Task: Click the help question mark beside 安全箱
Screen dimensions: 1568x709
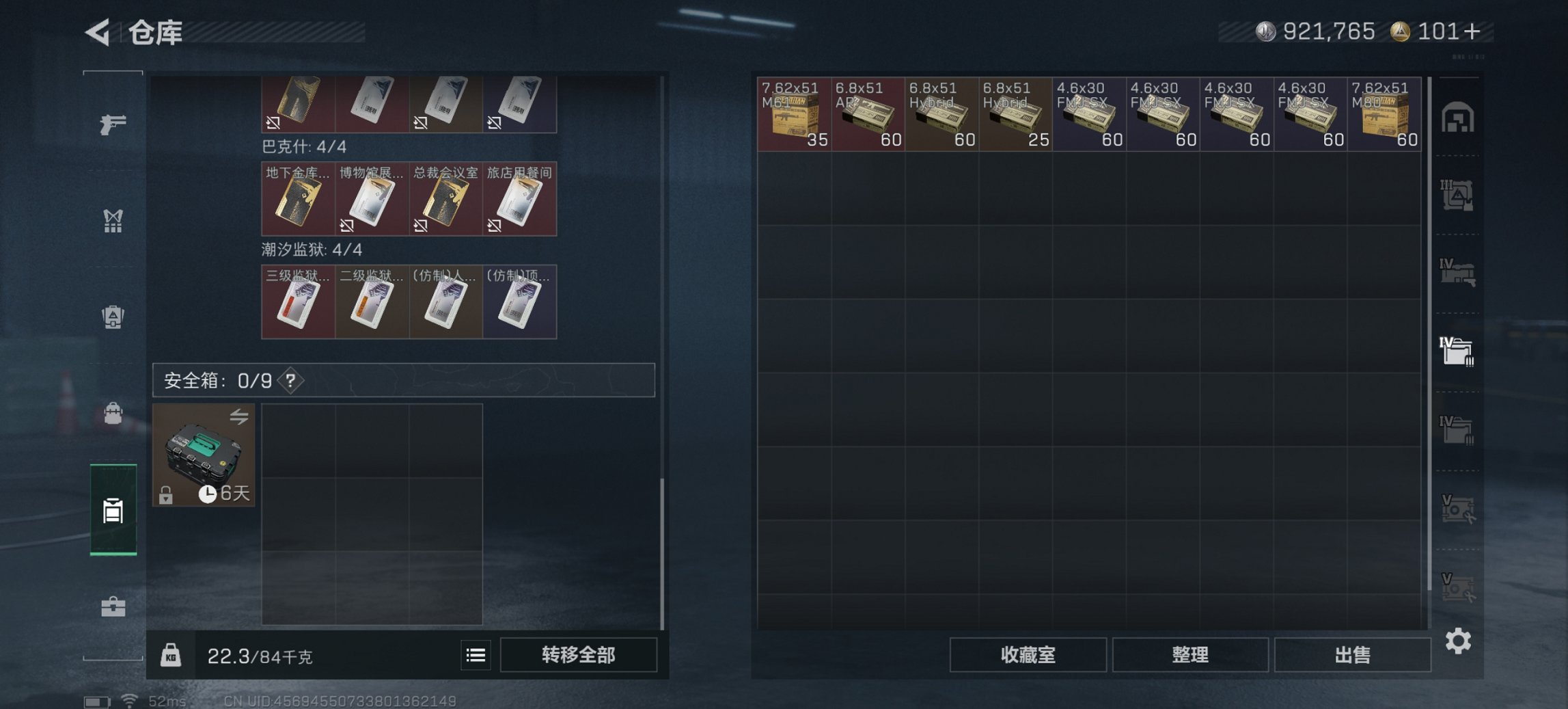Action: 290,382
